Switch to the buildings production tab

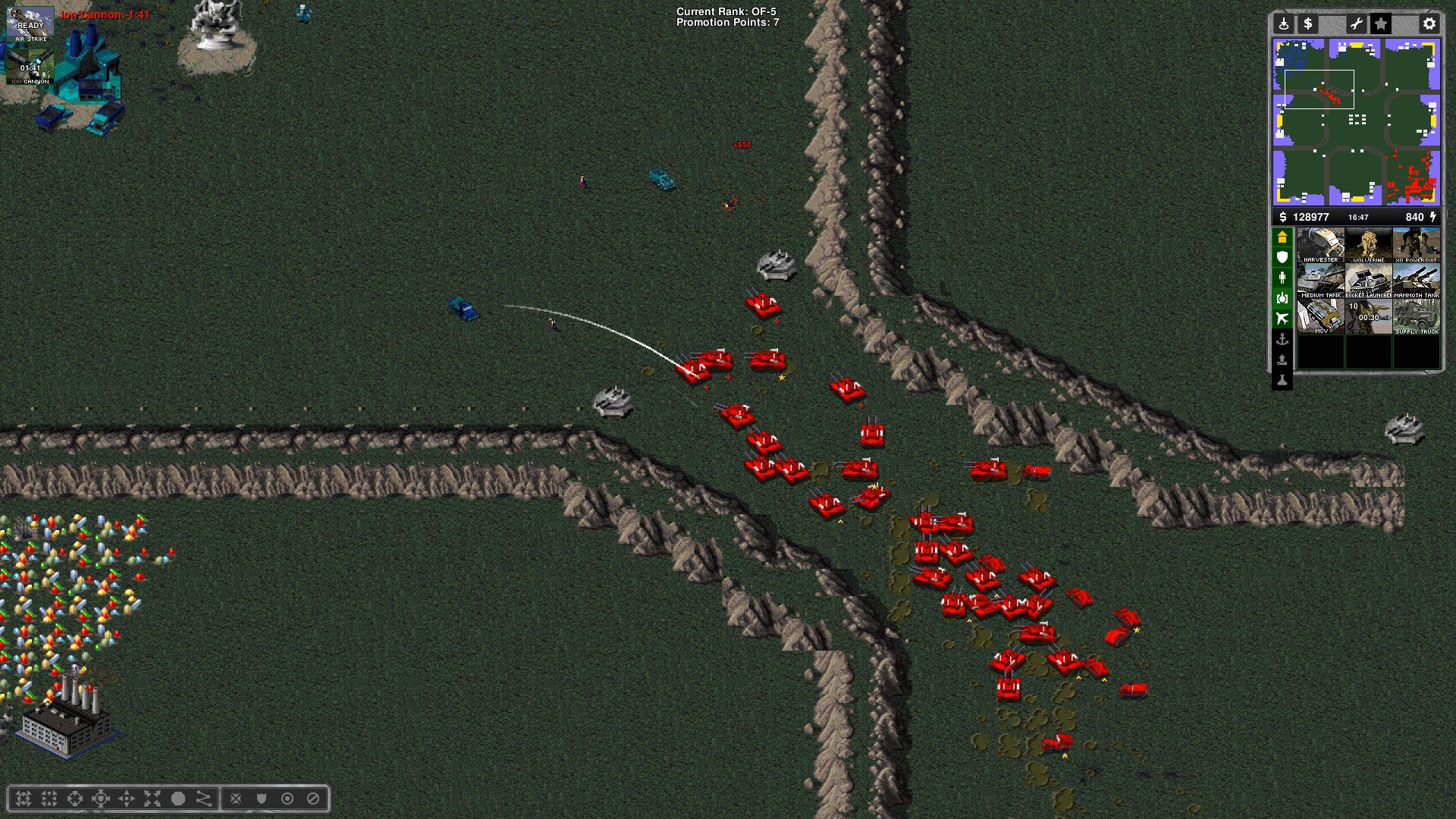1282,237
